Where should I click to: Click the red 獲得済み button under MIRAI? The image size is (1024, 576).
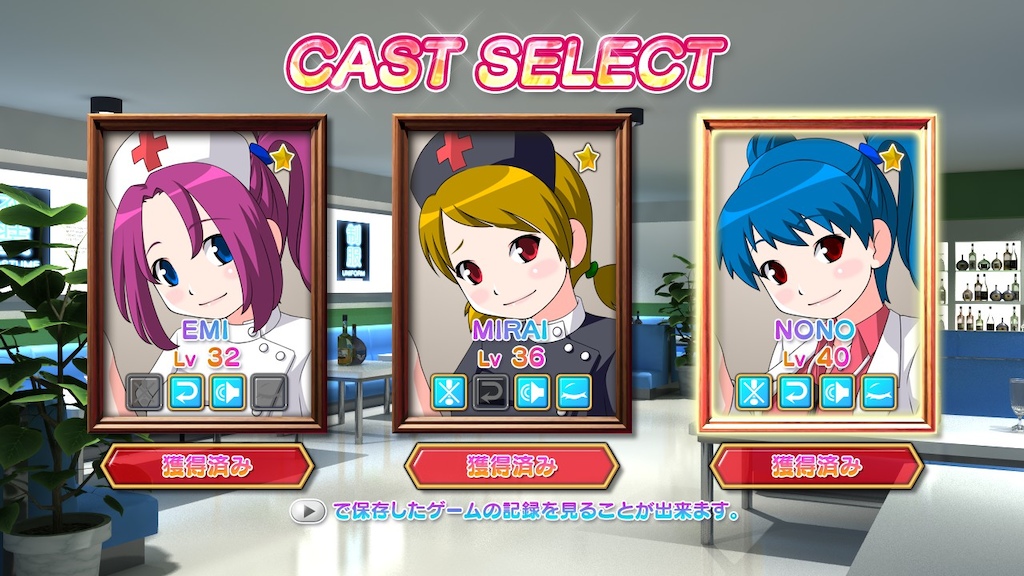pos(512,466)
